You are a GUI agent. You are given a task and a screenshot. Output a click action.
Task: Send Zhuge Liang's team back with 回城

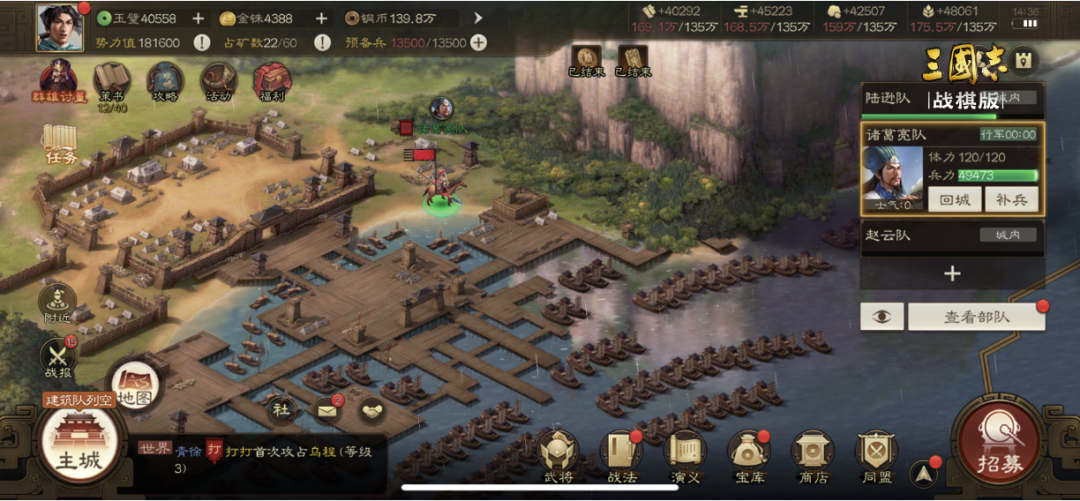(954, 199)
